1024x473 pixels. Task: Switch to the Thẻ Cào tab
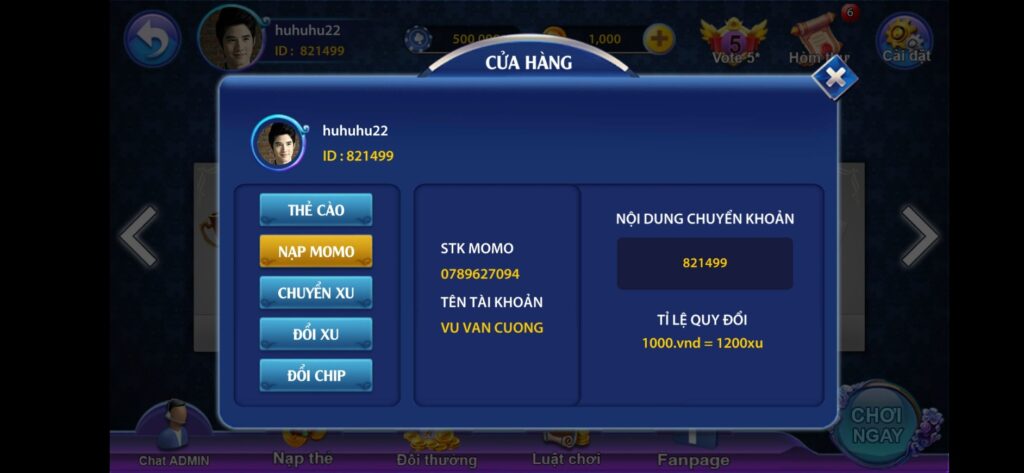coord(316,210)
